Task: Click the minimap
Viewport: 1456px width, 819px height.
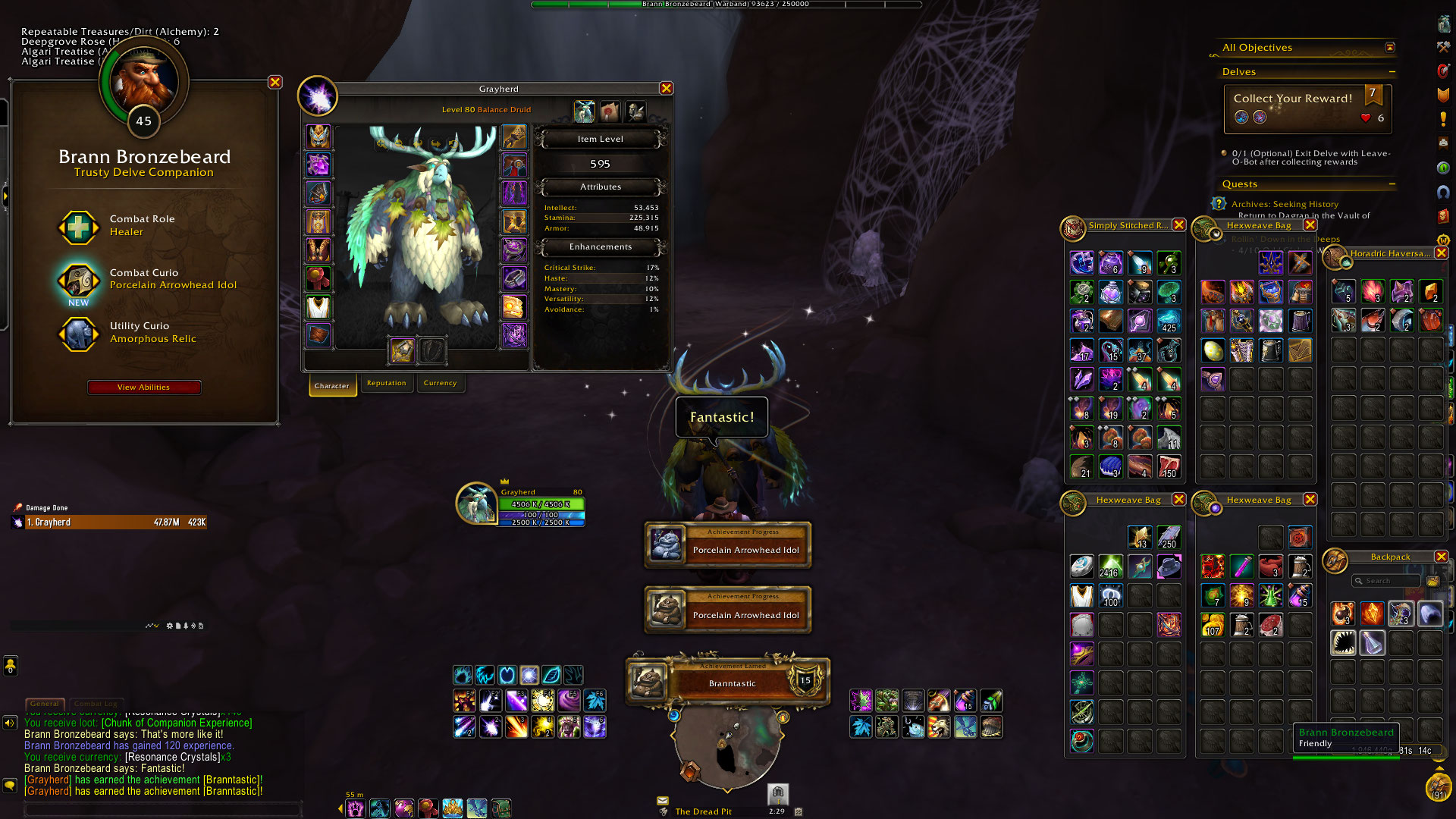Action: coord(726,747)
